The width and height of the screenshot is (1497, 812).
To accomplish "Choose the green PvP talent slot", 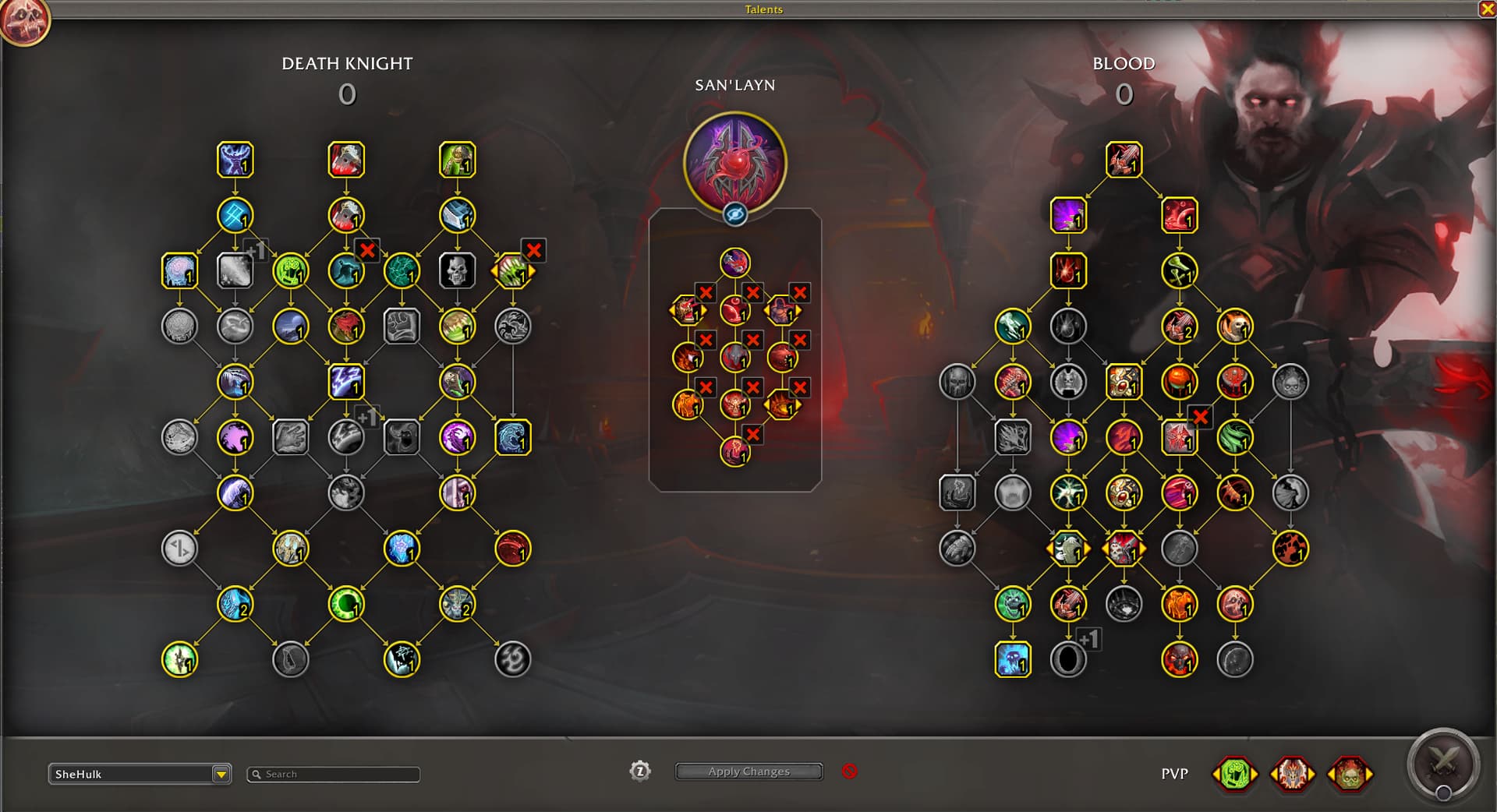I will [1234, 774].
